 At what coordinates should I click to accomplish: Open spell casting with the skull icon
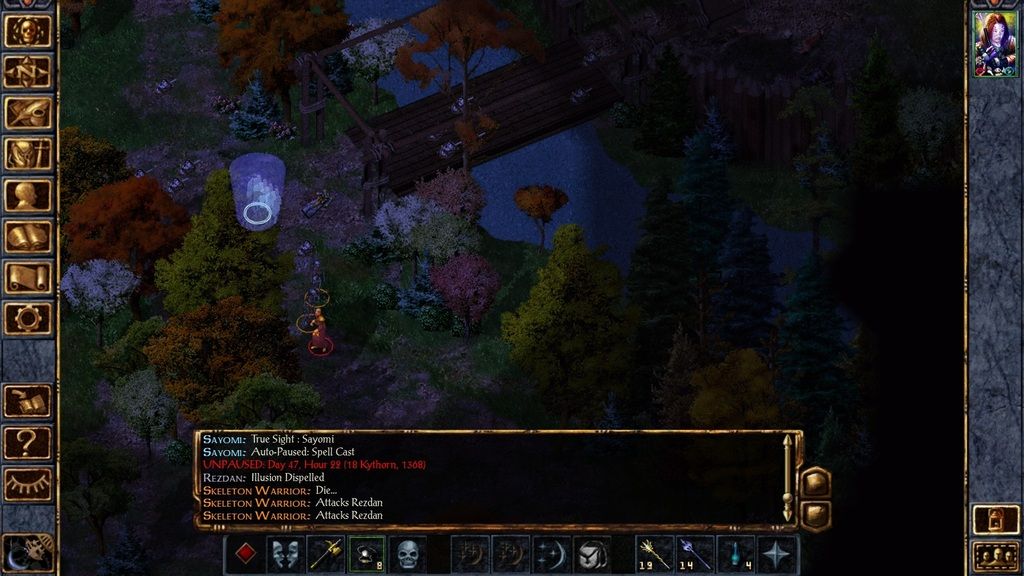[x=407, y=553]
